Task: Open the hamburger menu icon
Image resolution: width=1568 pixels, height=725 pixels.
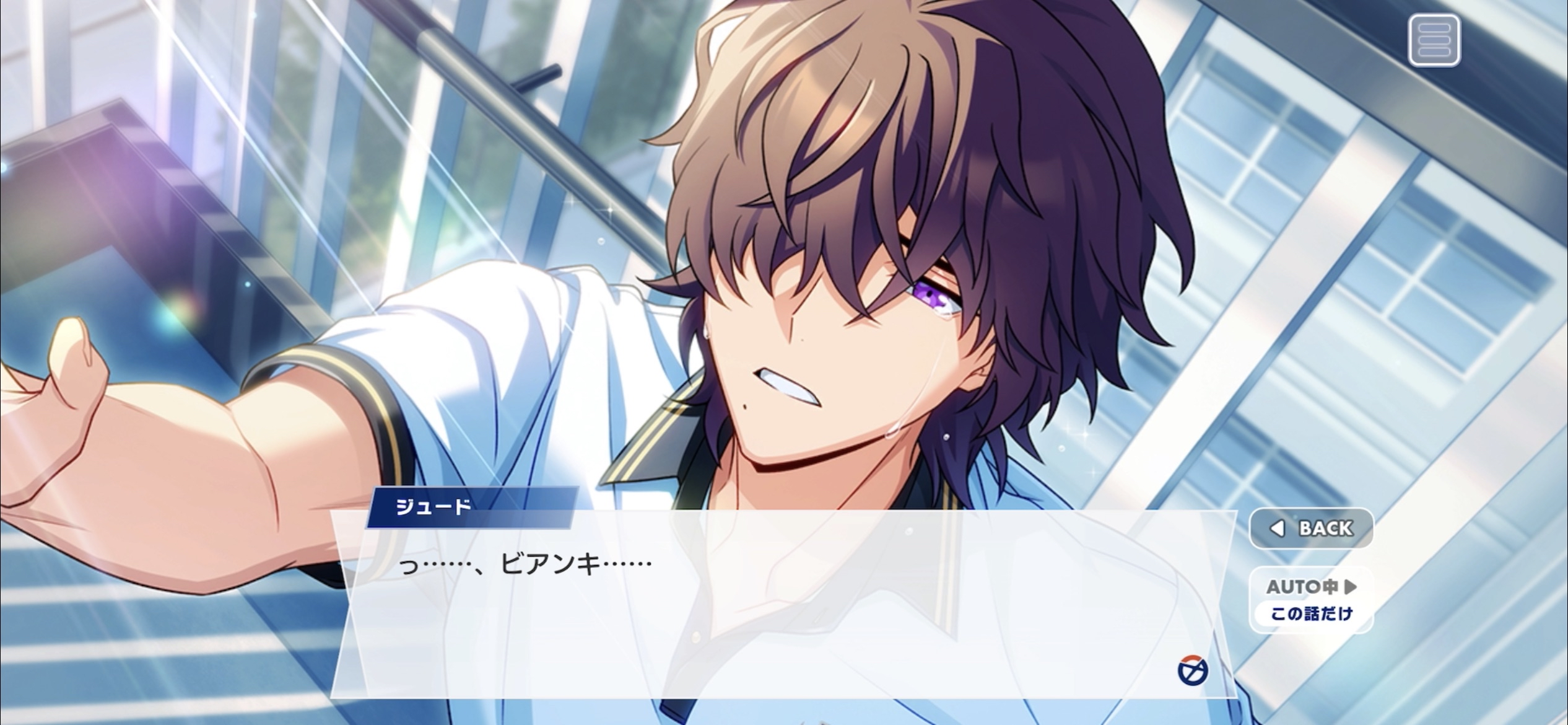Action: pos(1434,40)
